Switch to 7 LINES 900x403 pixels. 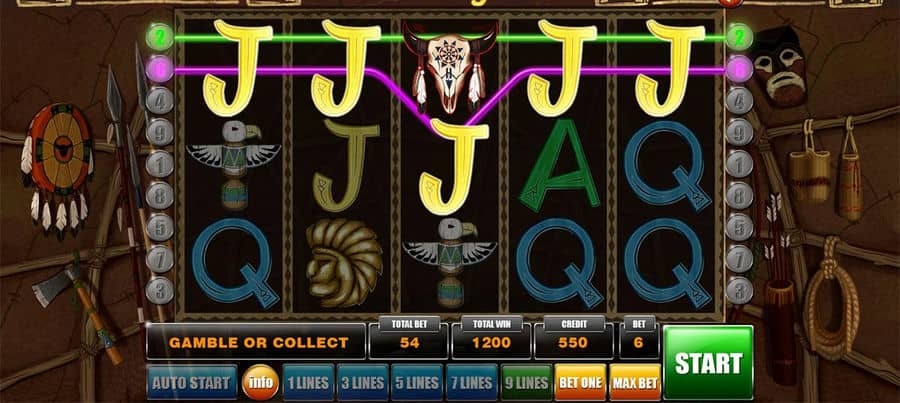coord(470,382)
